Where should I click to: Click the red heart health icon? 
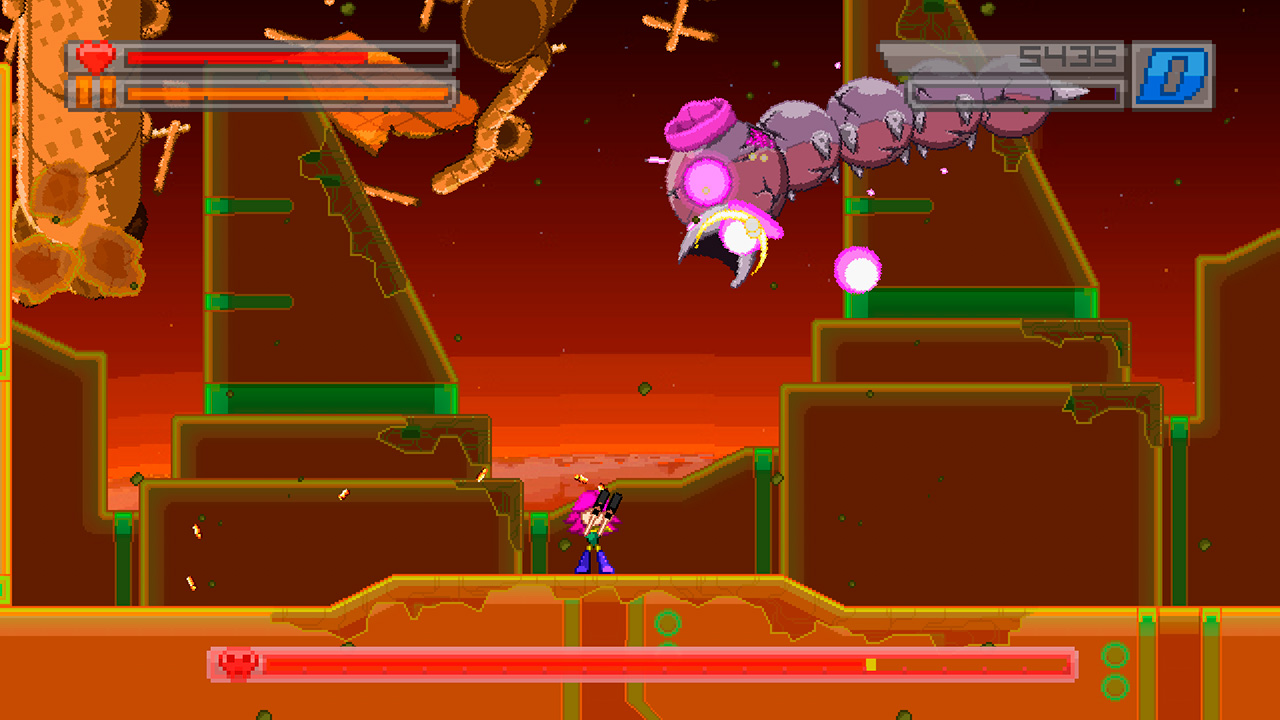[x=93, y=57]
